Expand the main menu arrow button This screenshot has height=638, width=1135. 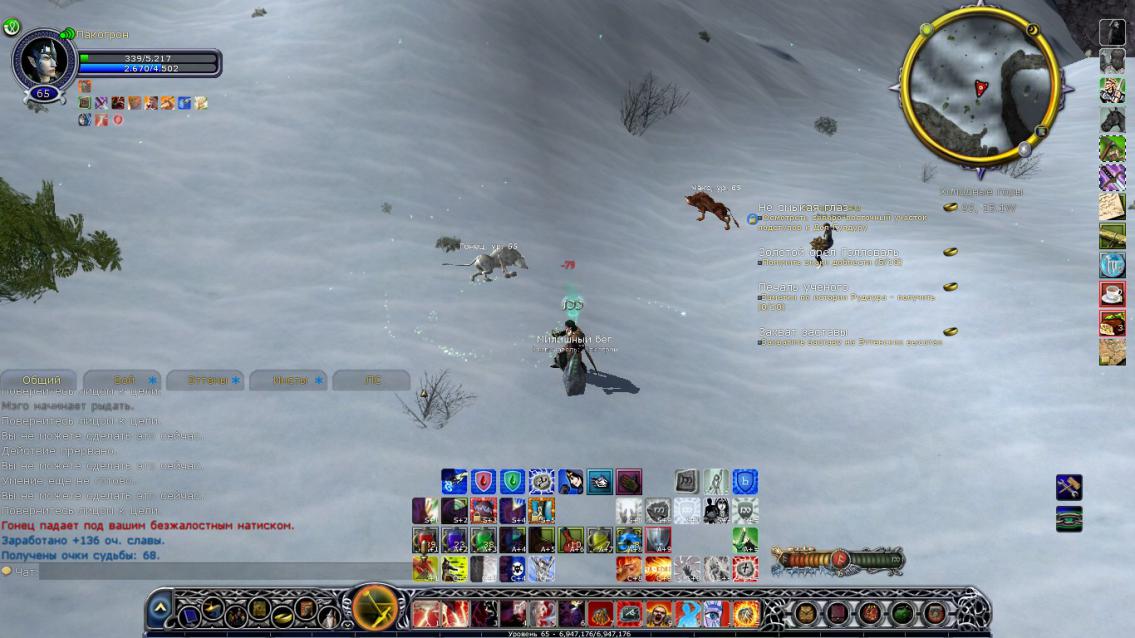(x=159, y=609)
